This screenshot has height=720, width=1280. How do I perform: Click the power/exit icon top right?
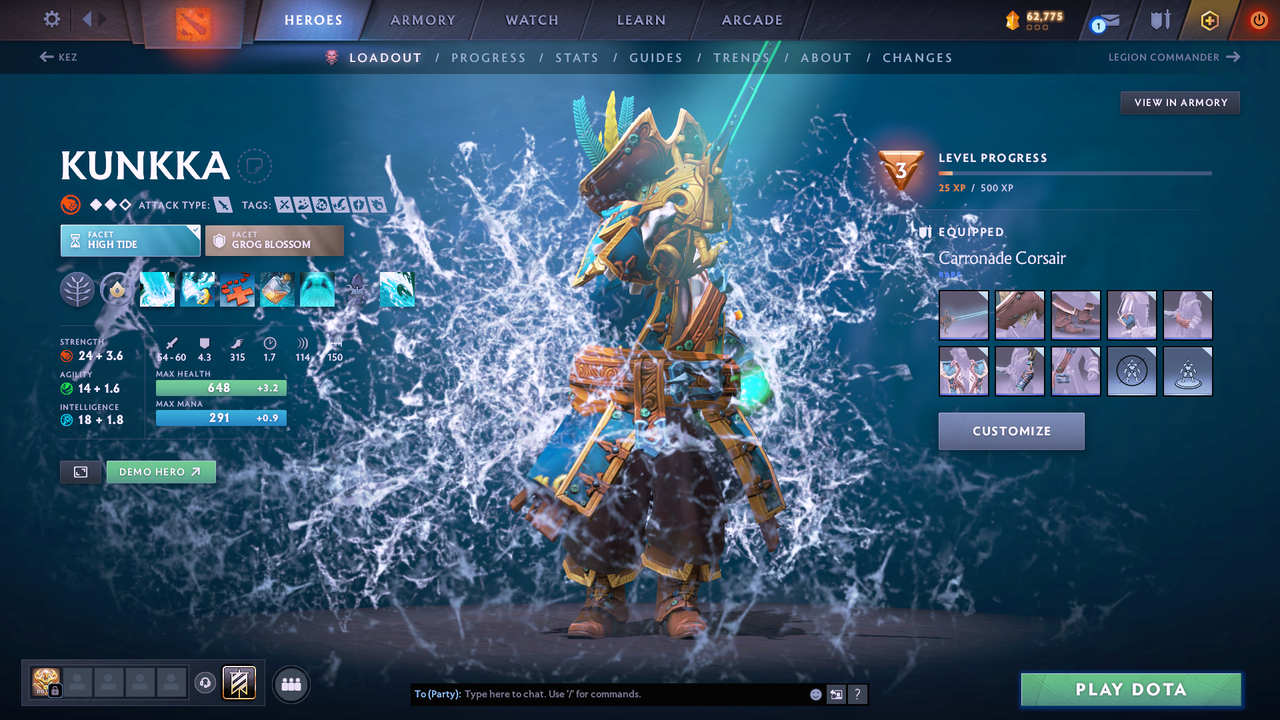pyautogui.click(x=1257, y=19)
